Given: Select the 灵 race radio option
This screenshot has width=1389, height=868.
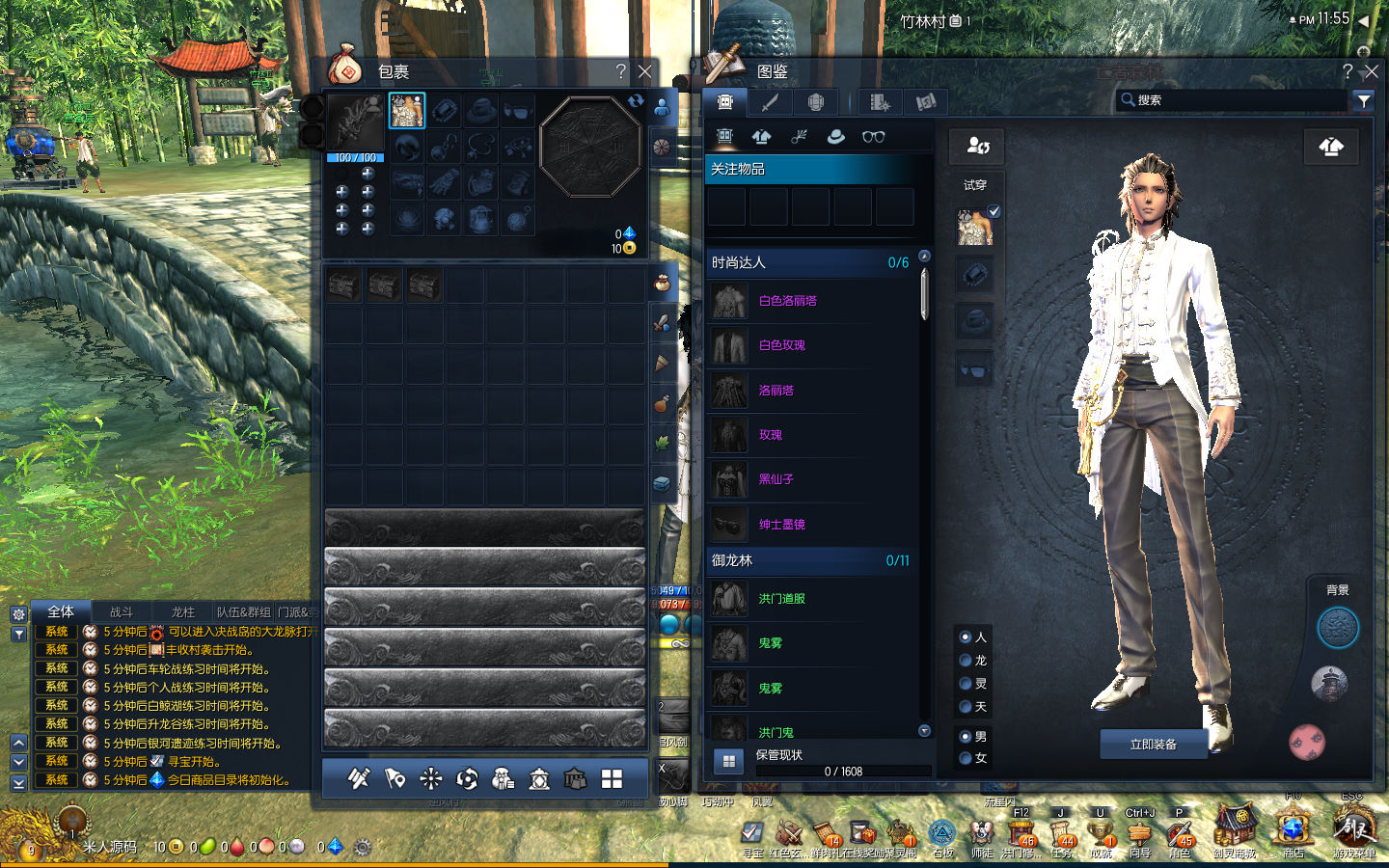Looking at the screenshot, I should coord(966,684).
